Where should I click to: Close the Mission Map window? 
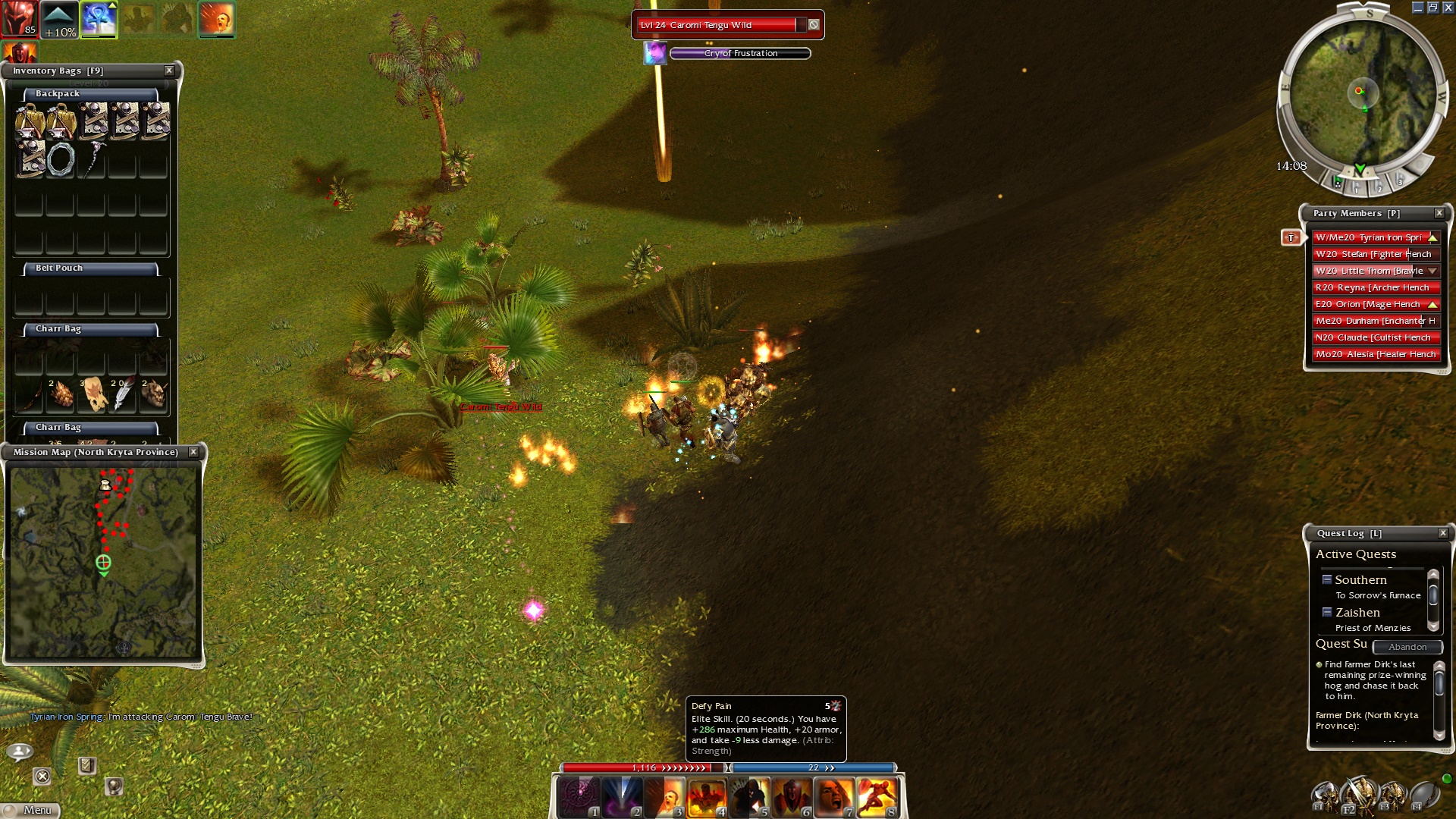pyautogui.click(x=193, y=452)
